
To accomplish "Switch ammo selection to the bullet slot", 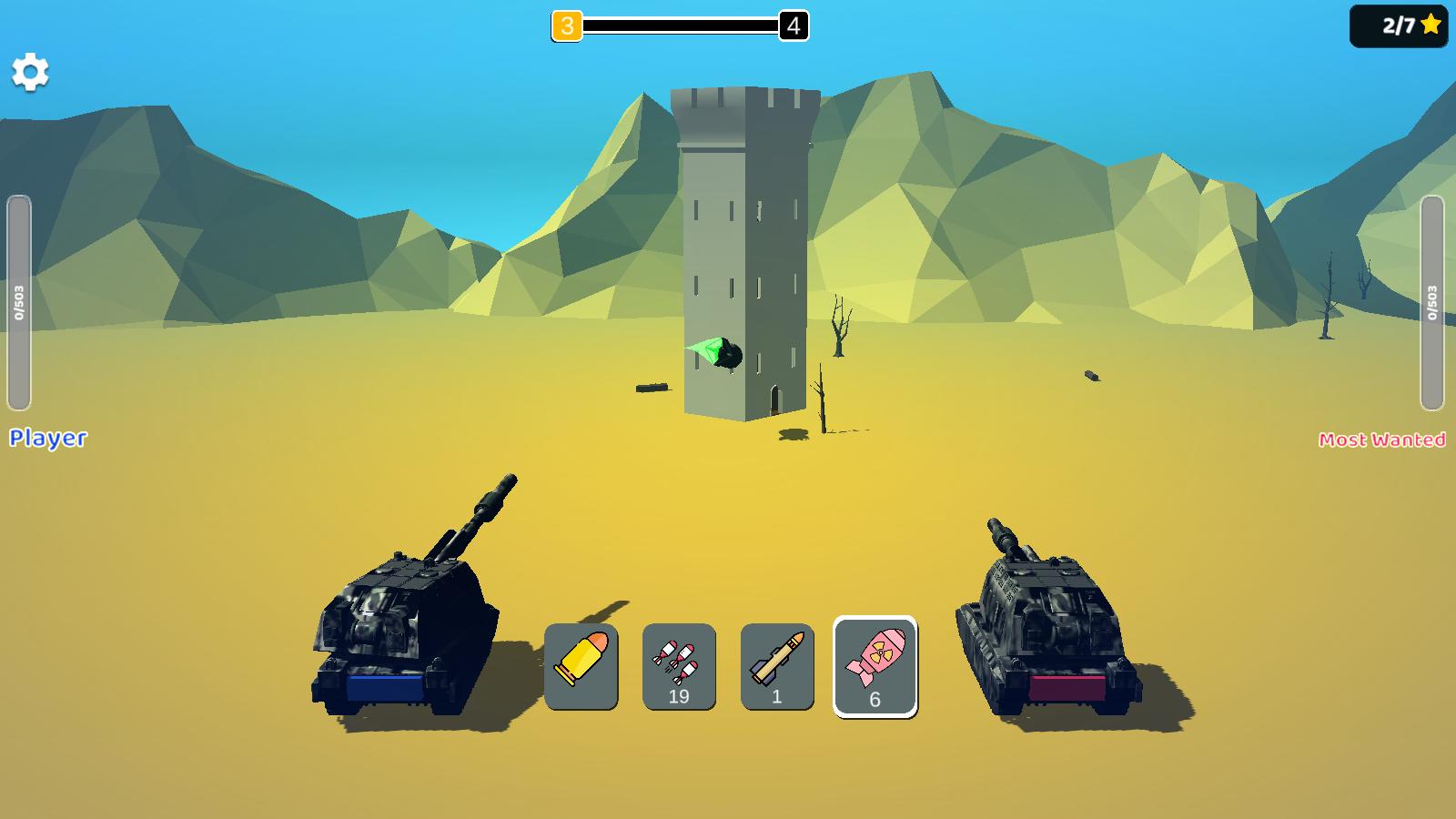I will tap(581, 664).
